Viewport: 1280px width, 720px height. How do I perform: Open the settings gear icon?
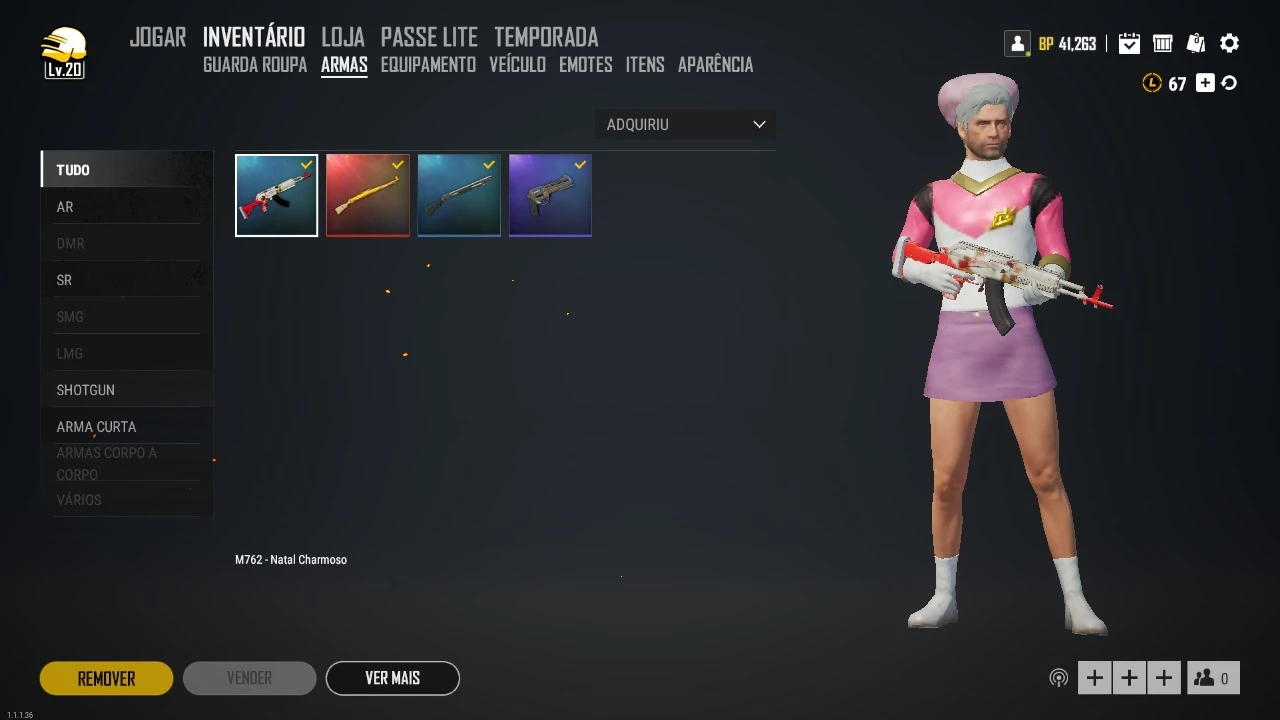coord(1230,43)
